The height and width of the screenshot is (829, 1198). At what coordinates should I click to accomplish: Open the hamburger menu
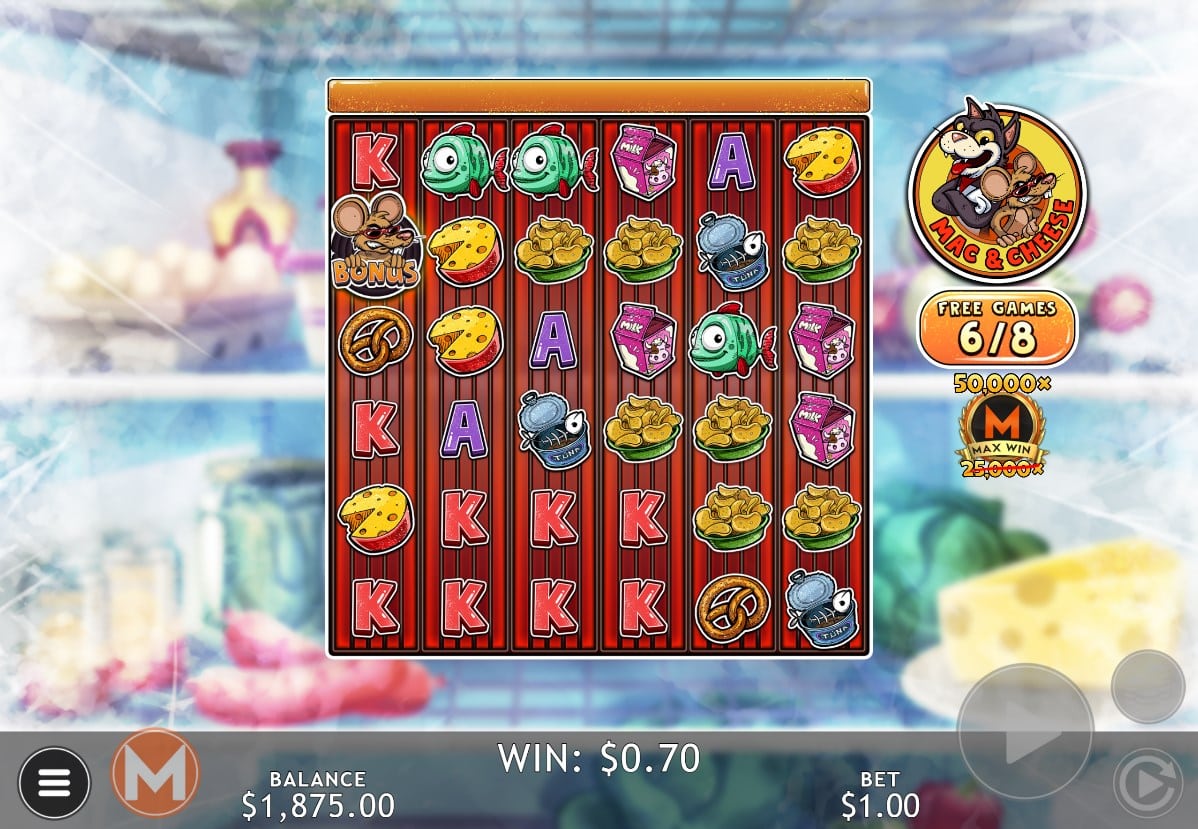click(54, 782)
